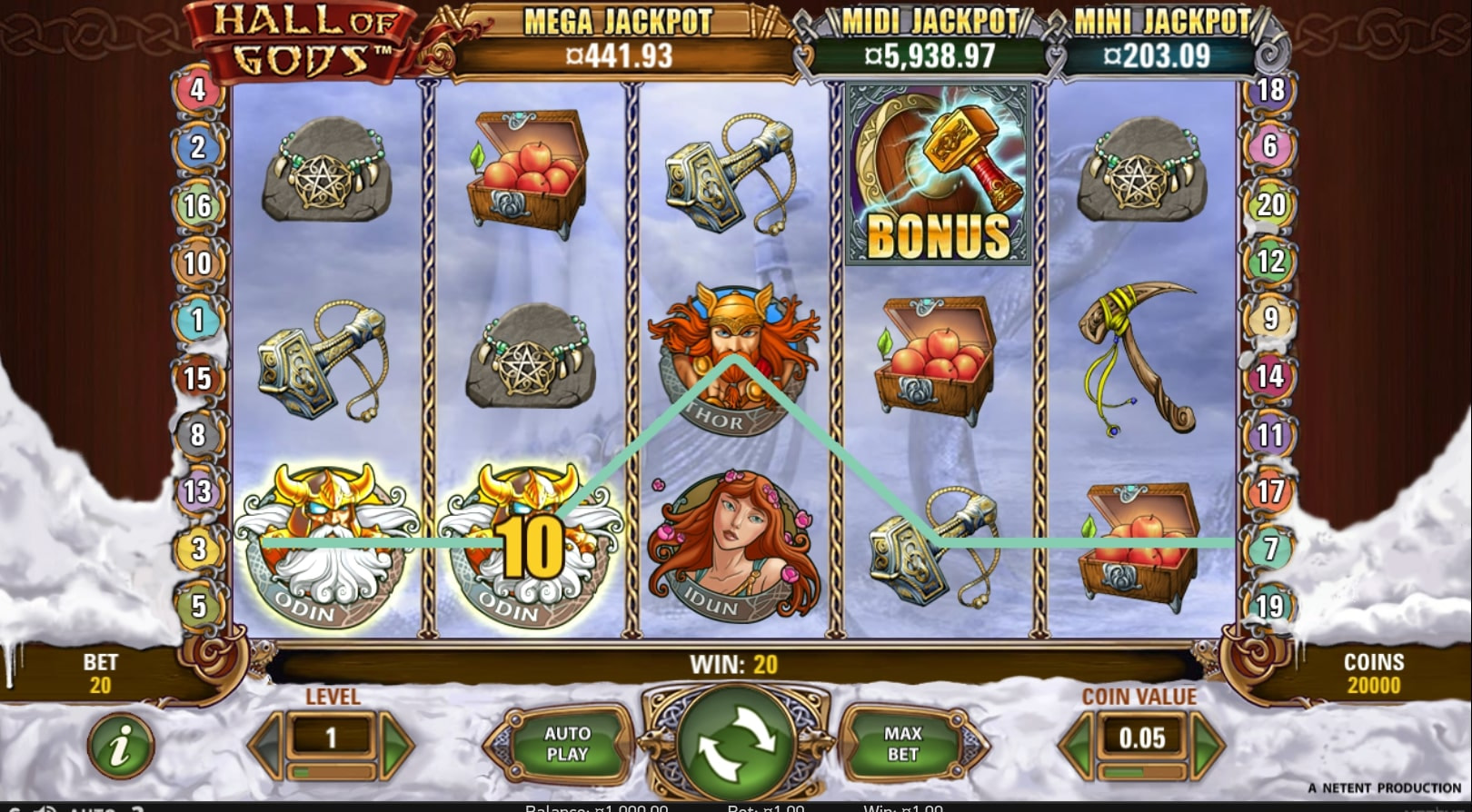Click payline number 5 marker
The width and height of the screenshot is (1472, 812).
tap(198, 606)
